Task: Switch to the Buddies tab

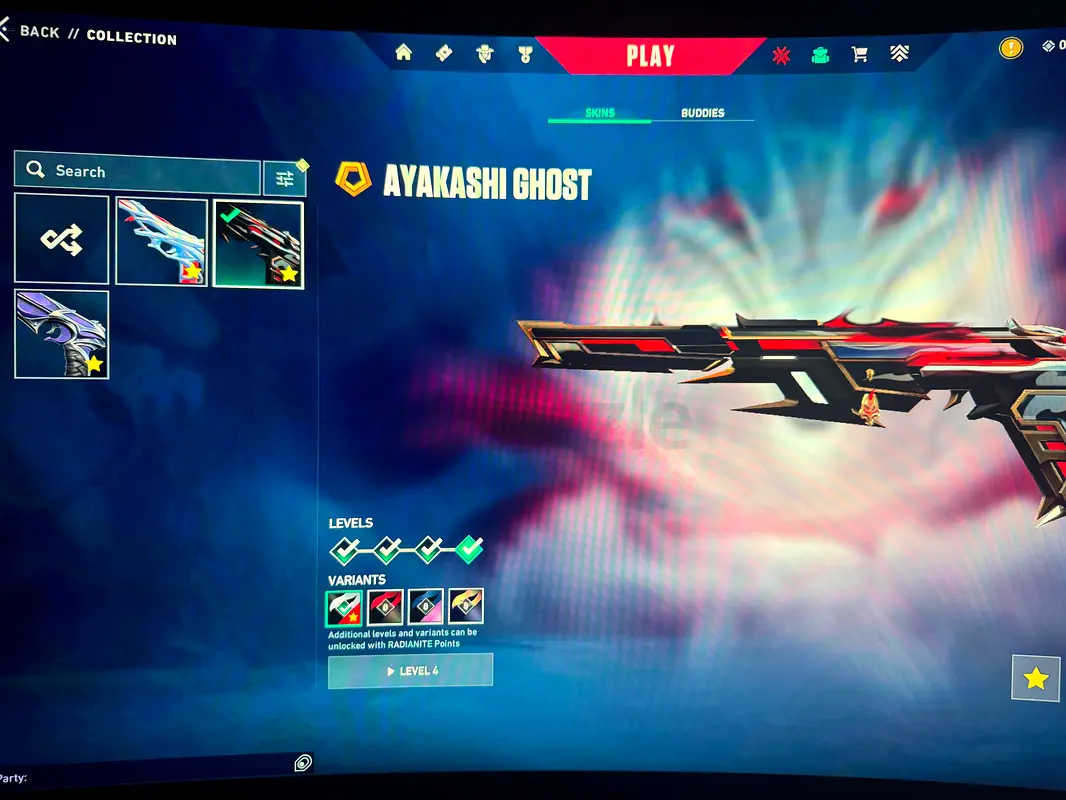Action: (x=702, y=113)
